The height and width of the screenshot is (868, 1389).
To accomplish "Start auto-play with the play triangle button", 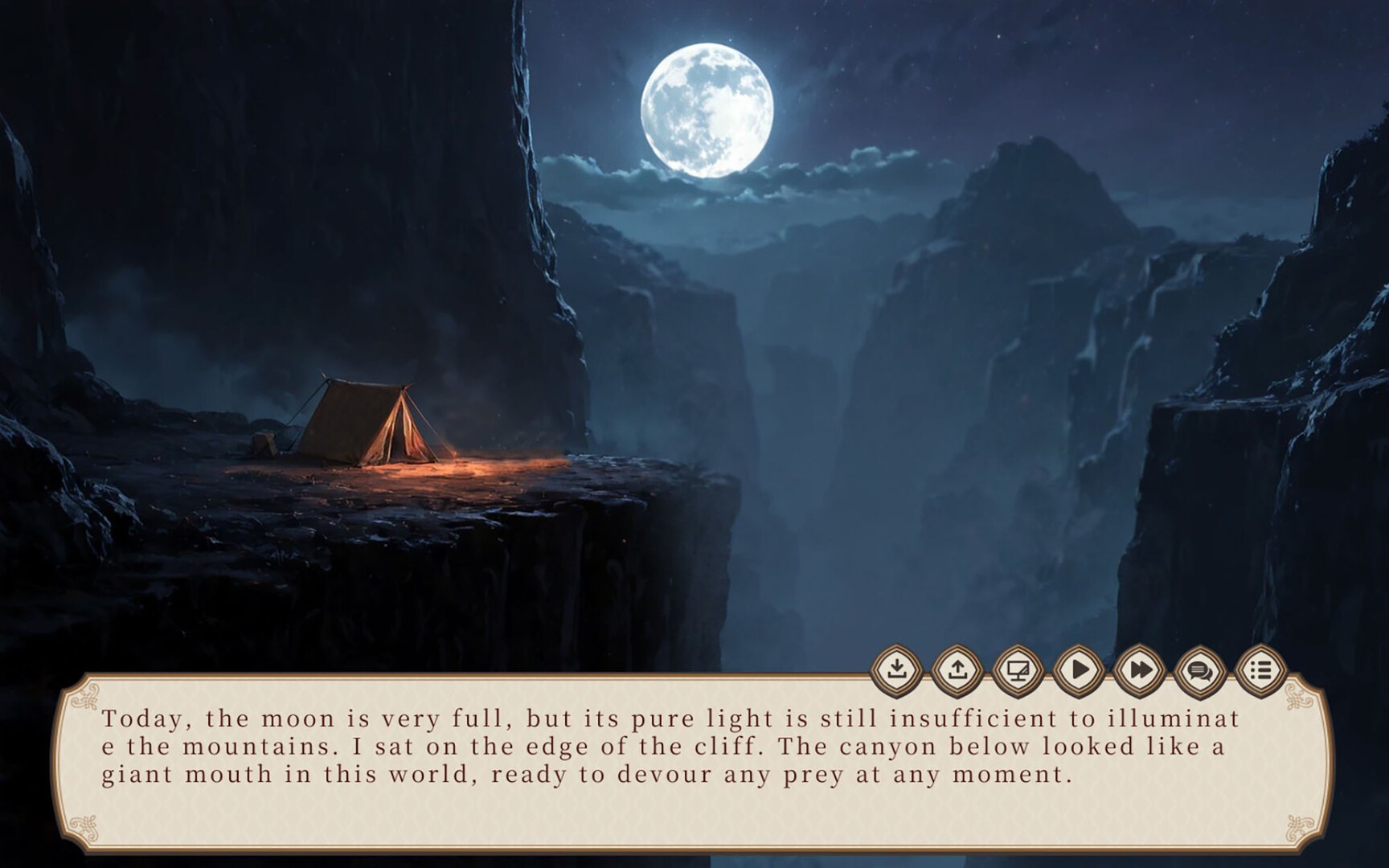I will tap(1079, 669).
